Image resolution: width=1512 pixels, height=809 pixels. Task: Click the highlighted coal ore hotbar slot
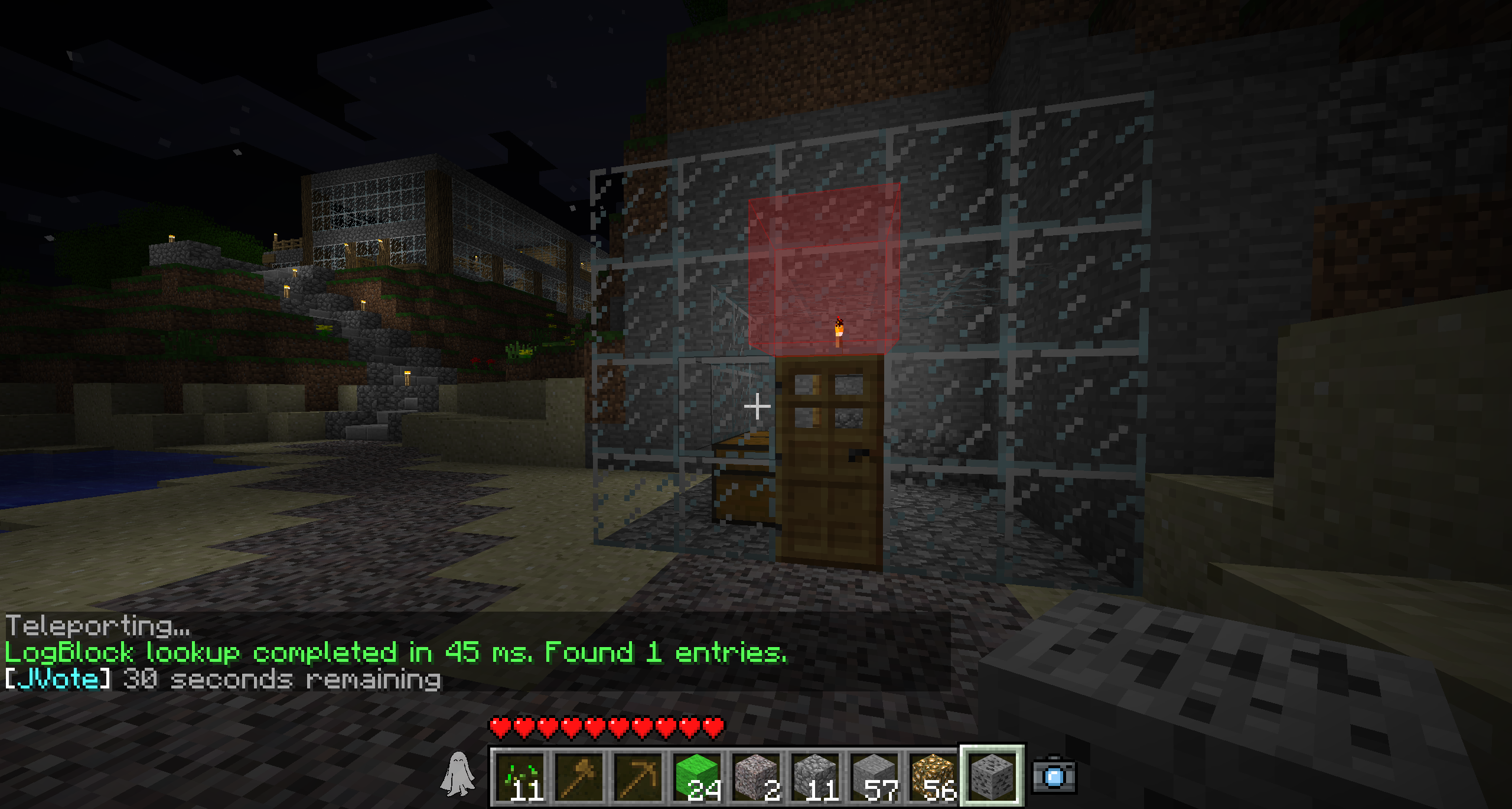tap(992, 776)
